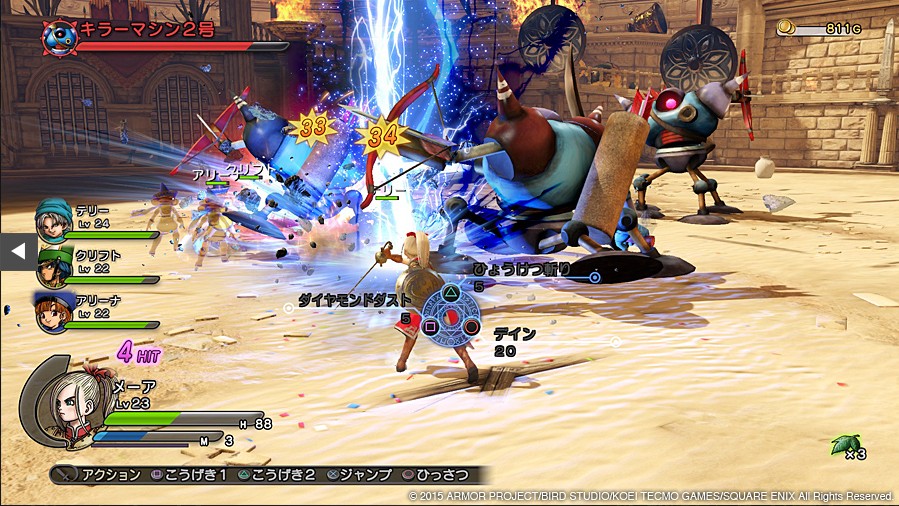This screenshot has width=899, height=506.
Task: Choose the ひょうけつ斬り skill
Action: click(520, 268)
